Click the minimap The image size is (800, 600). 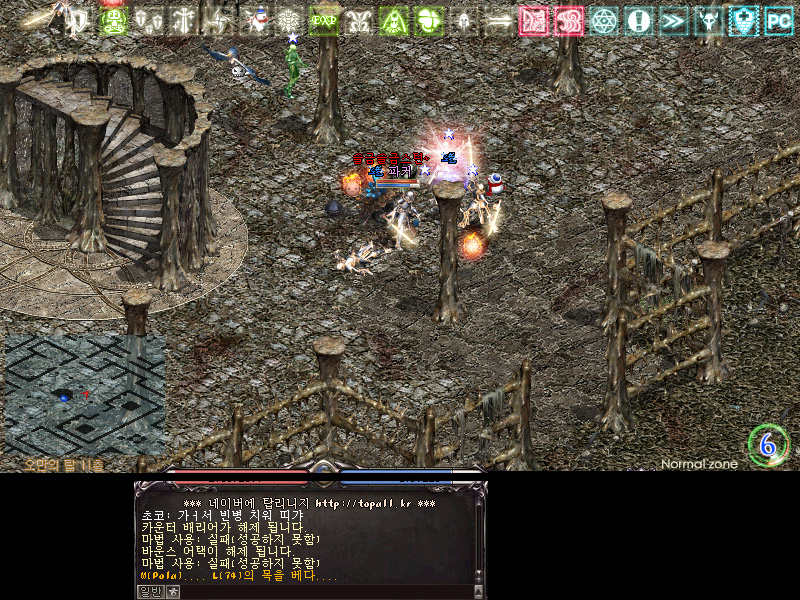84,396
